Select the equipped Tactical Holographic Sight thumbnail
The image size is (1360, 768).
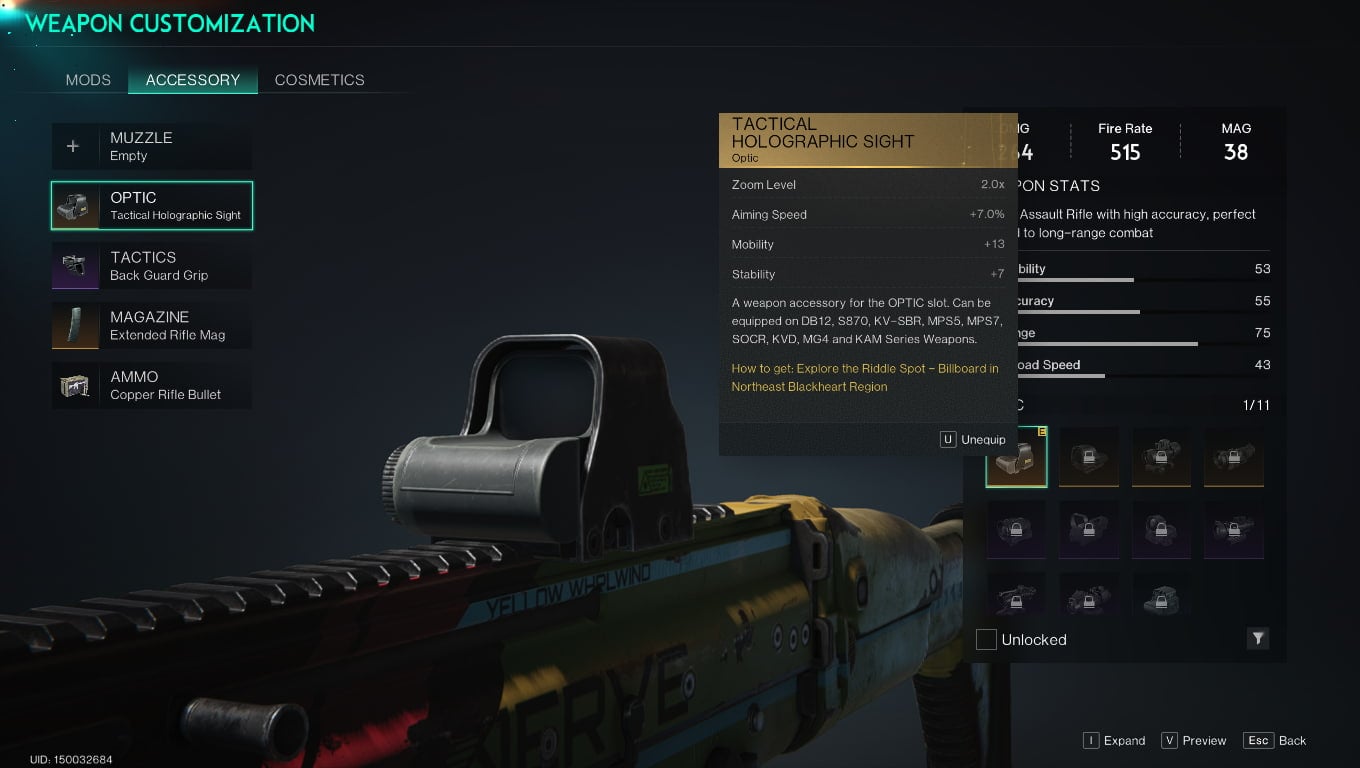pos(1016,457)
